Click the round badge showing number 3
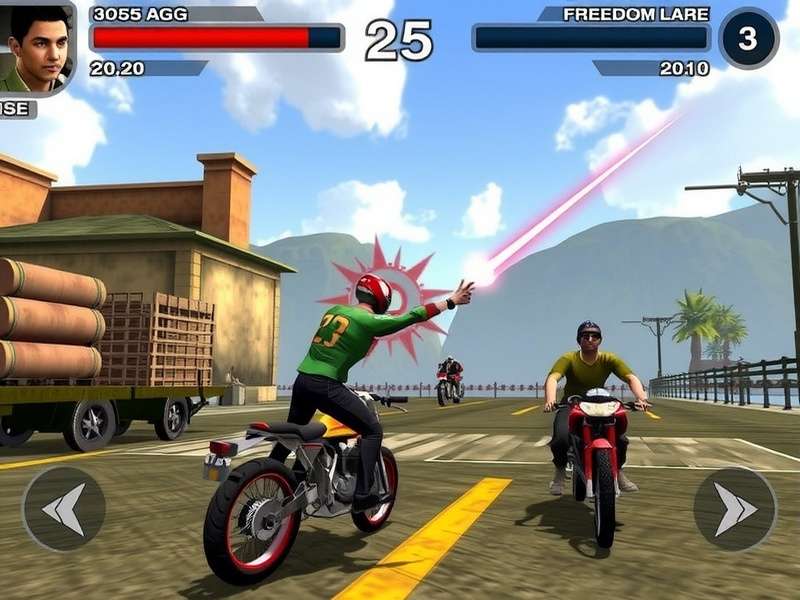Viewport: 800px width, 600px height. [748, 38]
